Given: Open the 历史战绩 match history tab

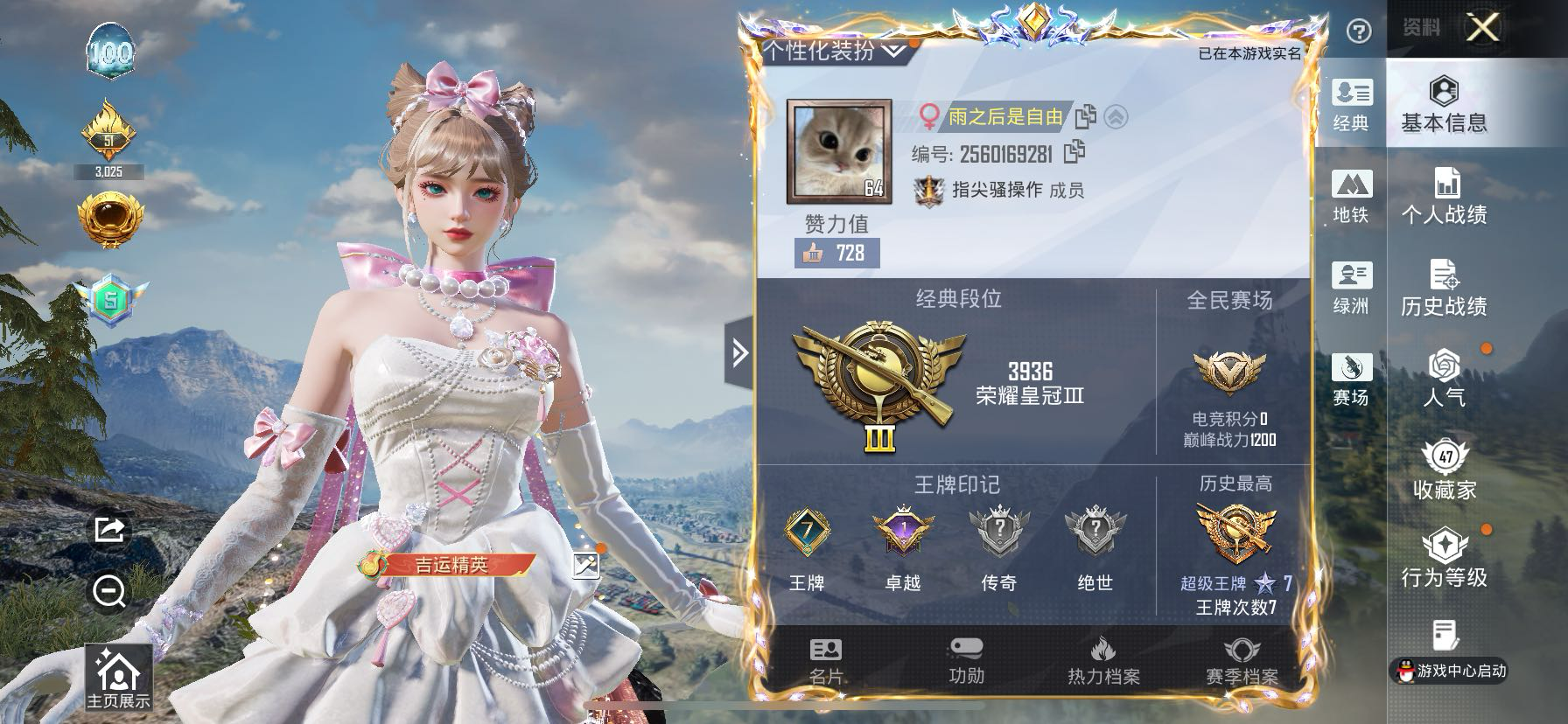Looking at the screenshot, I should [x=1444, y=289].
